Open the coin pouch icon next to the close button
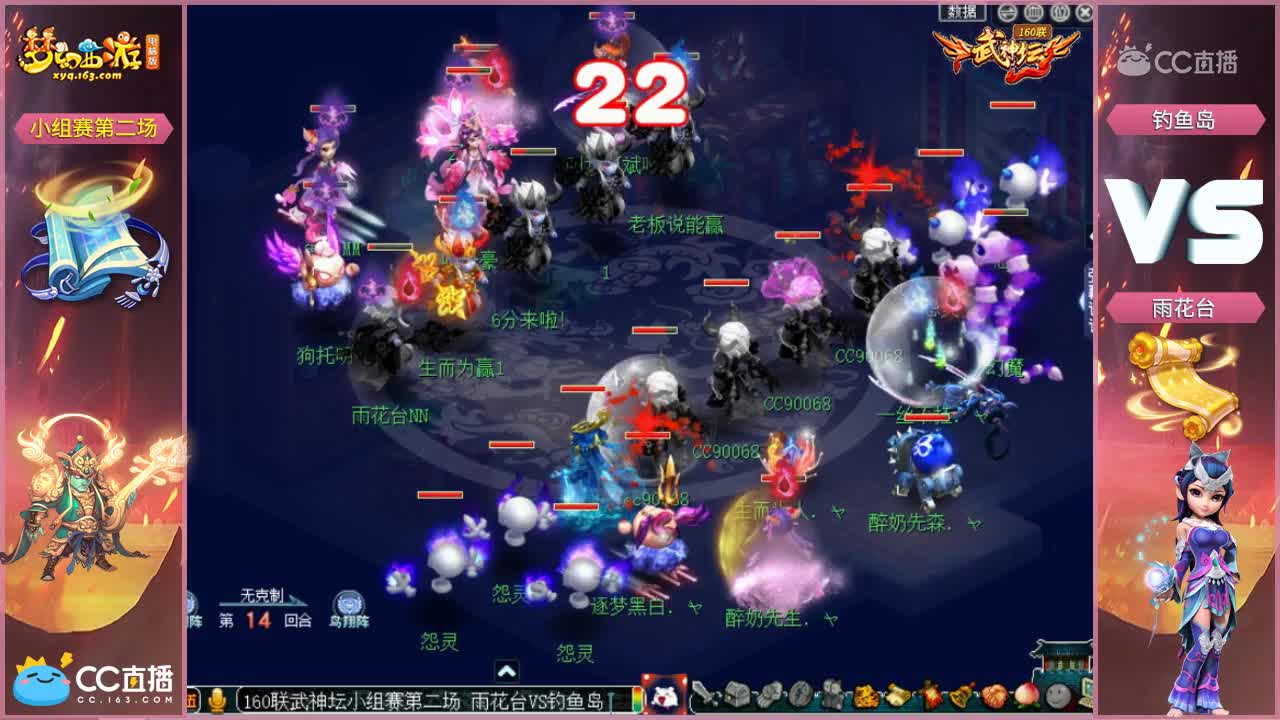The width and height of the screenshot is (1280, 720). [x=1059, y=12]
